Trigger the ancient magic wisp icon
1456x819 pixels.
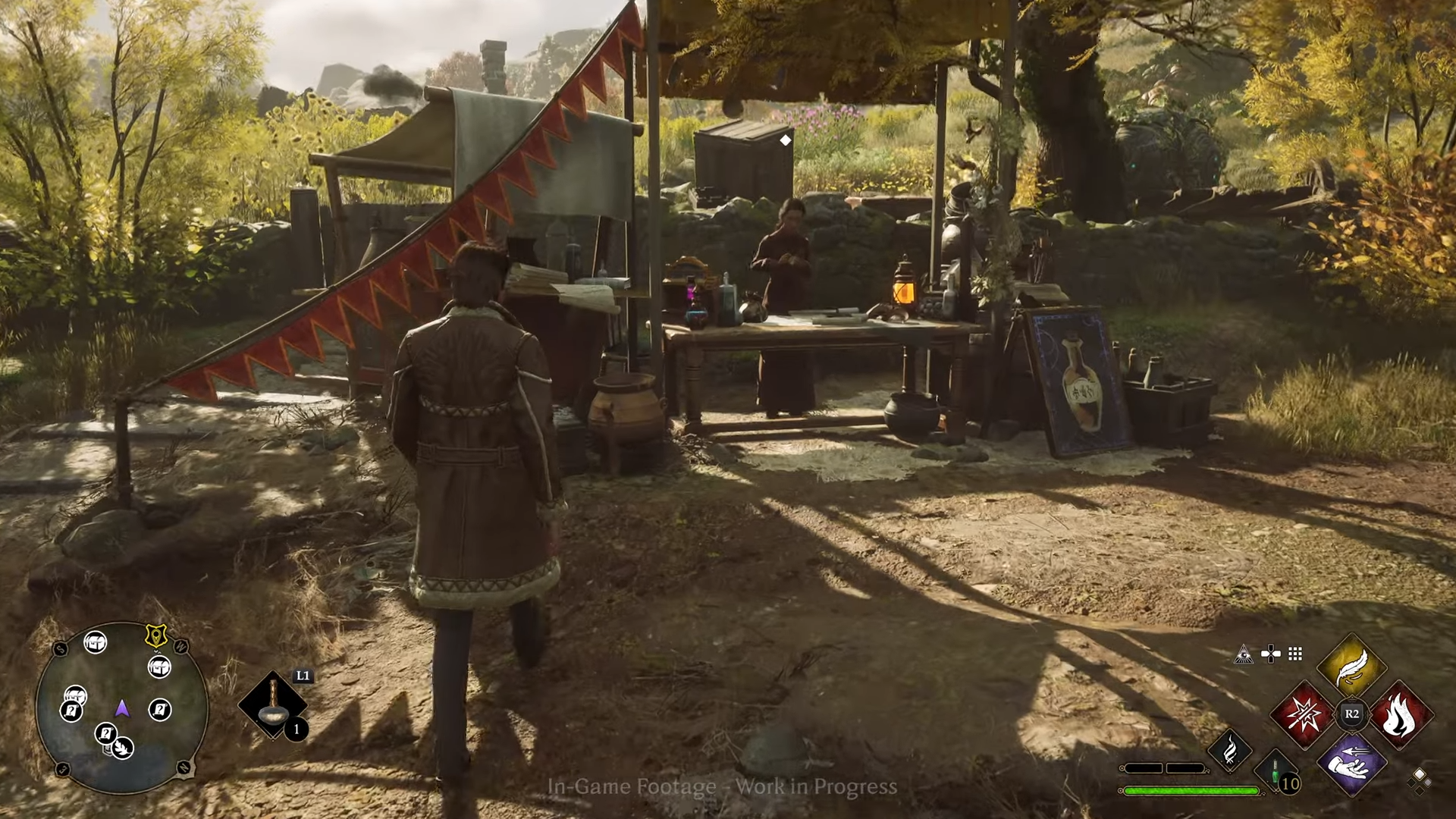[x=1229, y=750]
